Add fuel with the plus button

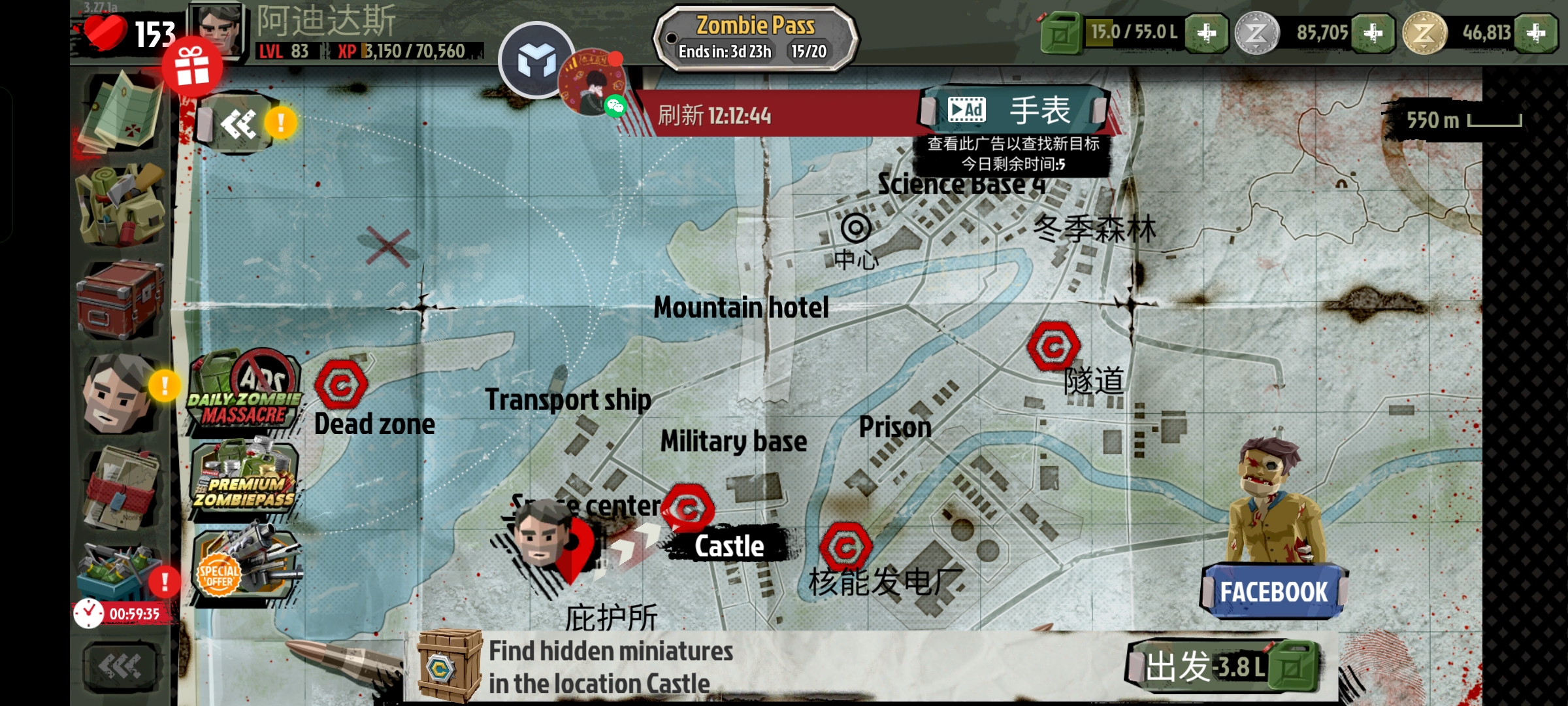tap(1206, 33)
